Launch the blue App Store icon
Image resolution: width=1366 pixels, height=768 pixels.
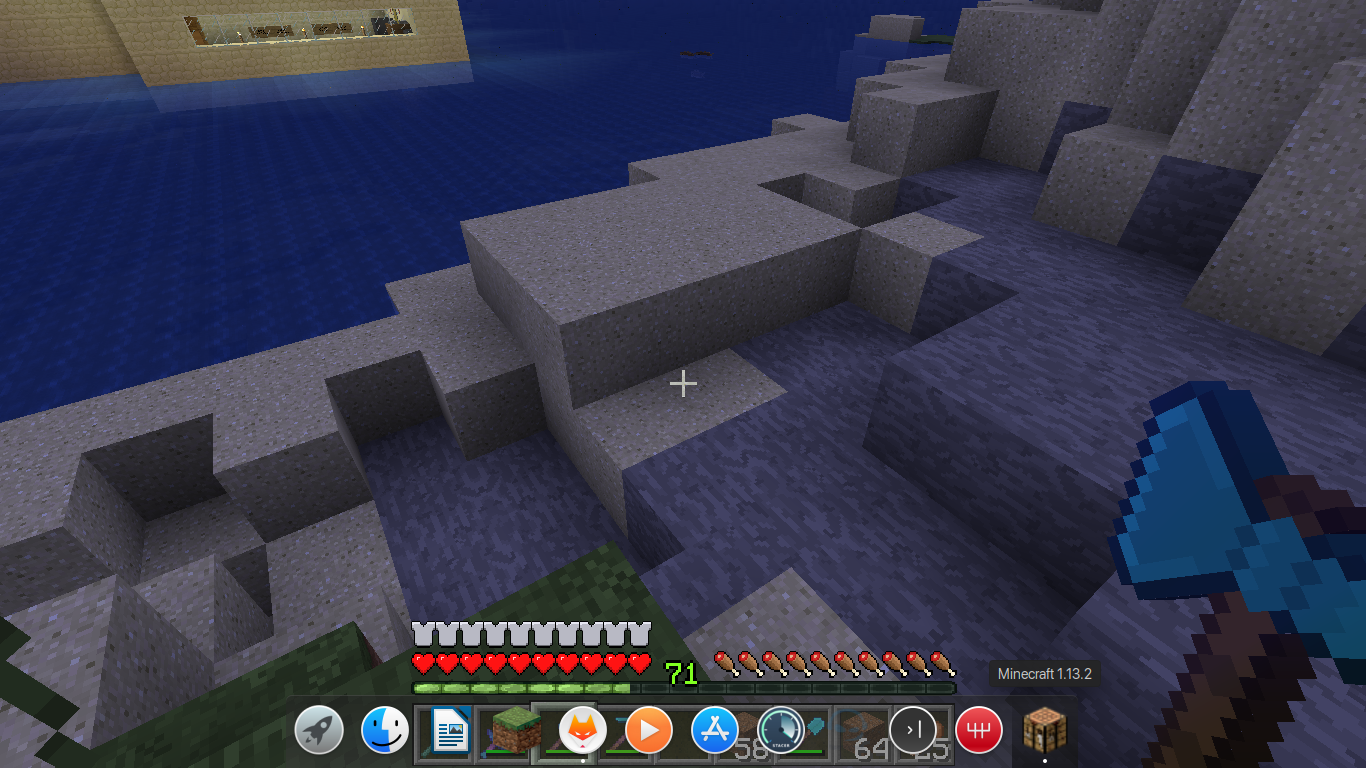[x=715, y=731]
